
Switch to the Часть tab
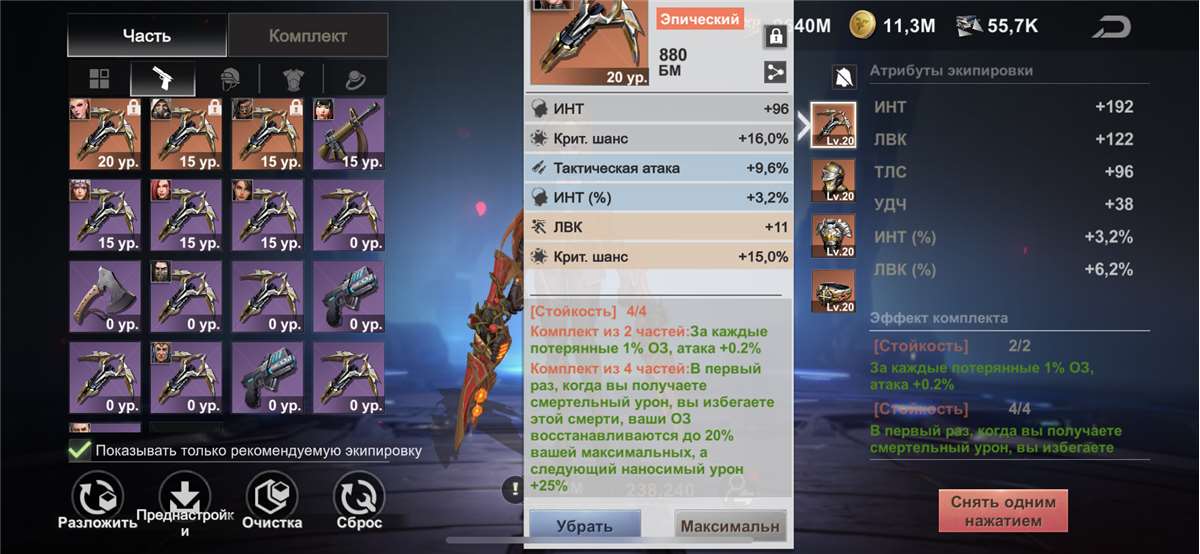click(147, 36)
